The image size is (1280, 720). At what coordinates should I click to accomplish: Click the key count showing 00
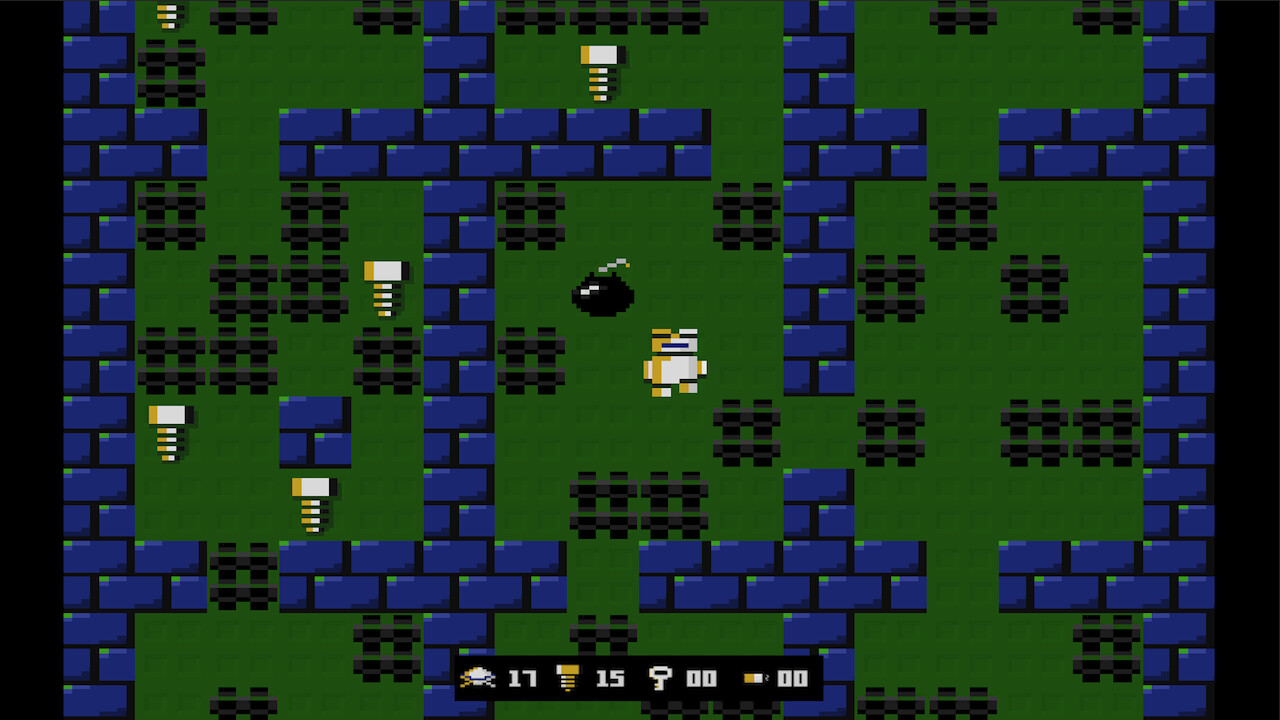[x=700, y=679]
